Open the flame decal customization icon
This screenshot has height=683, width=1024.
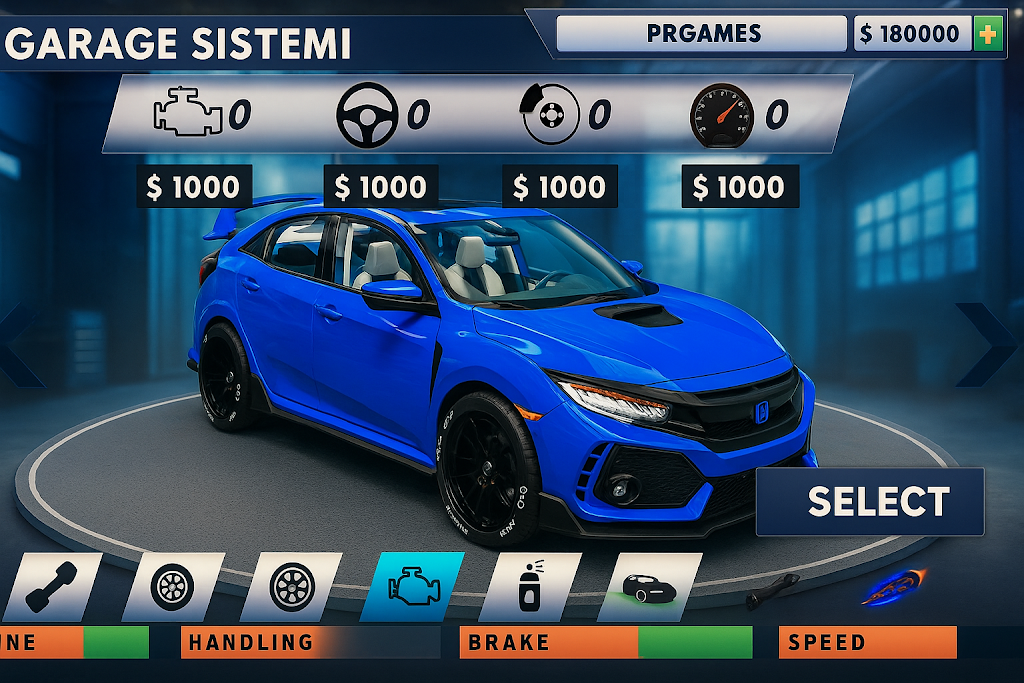[x=893, y=588]
